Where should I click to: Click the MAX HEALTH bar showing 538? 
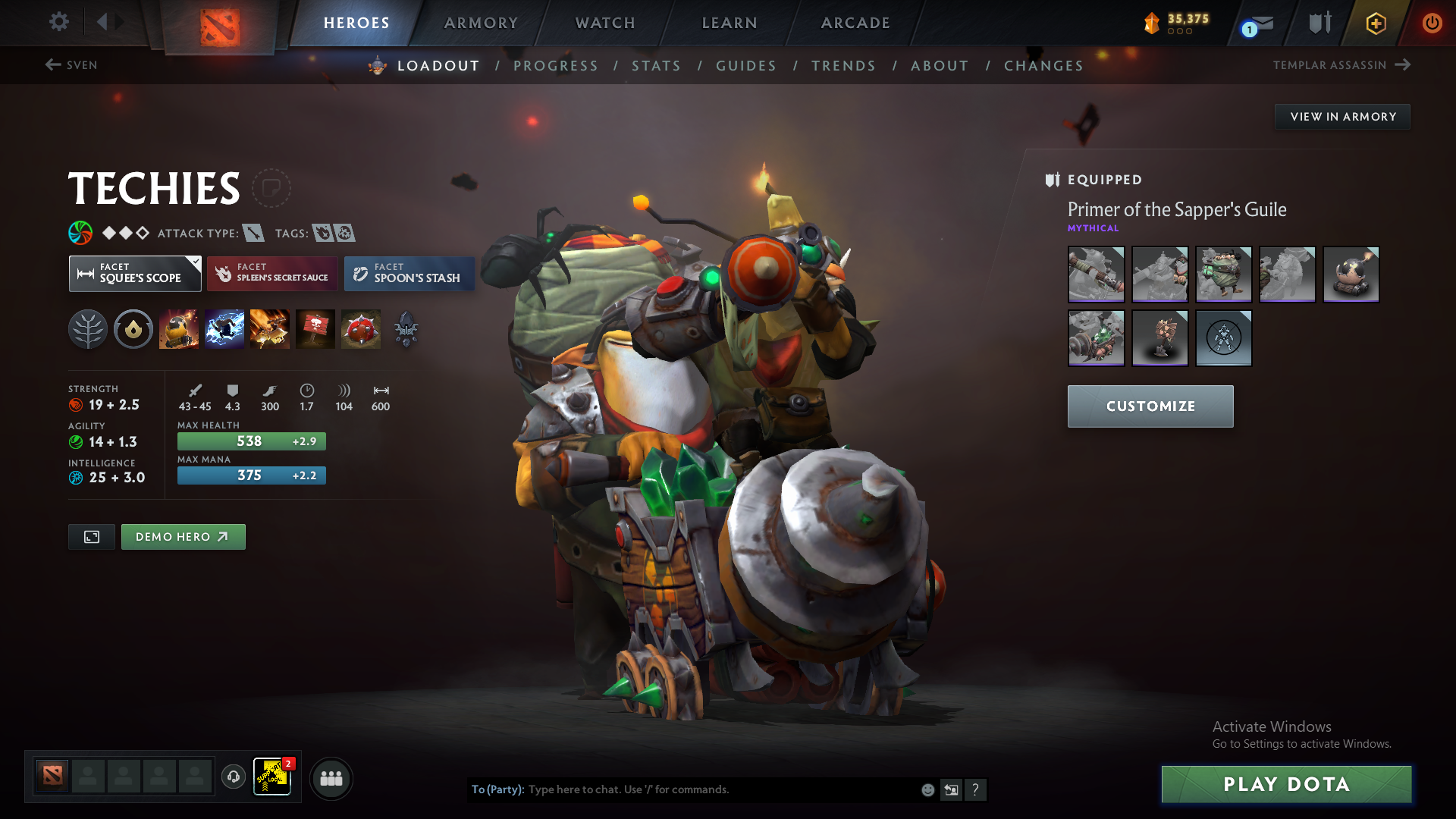(251, 441)
